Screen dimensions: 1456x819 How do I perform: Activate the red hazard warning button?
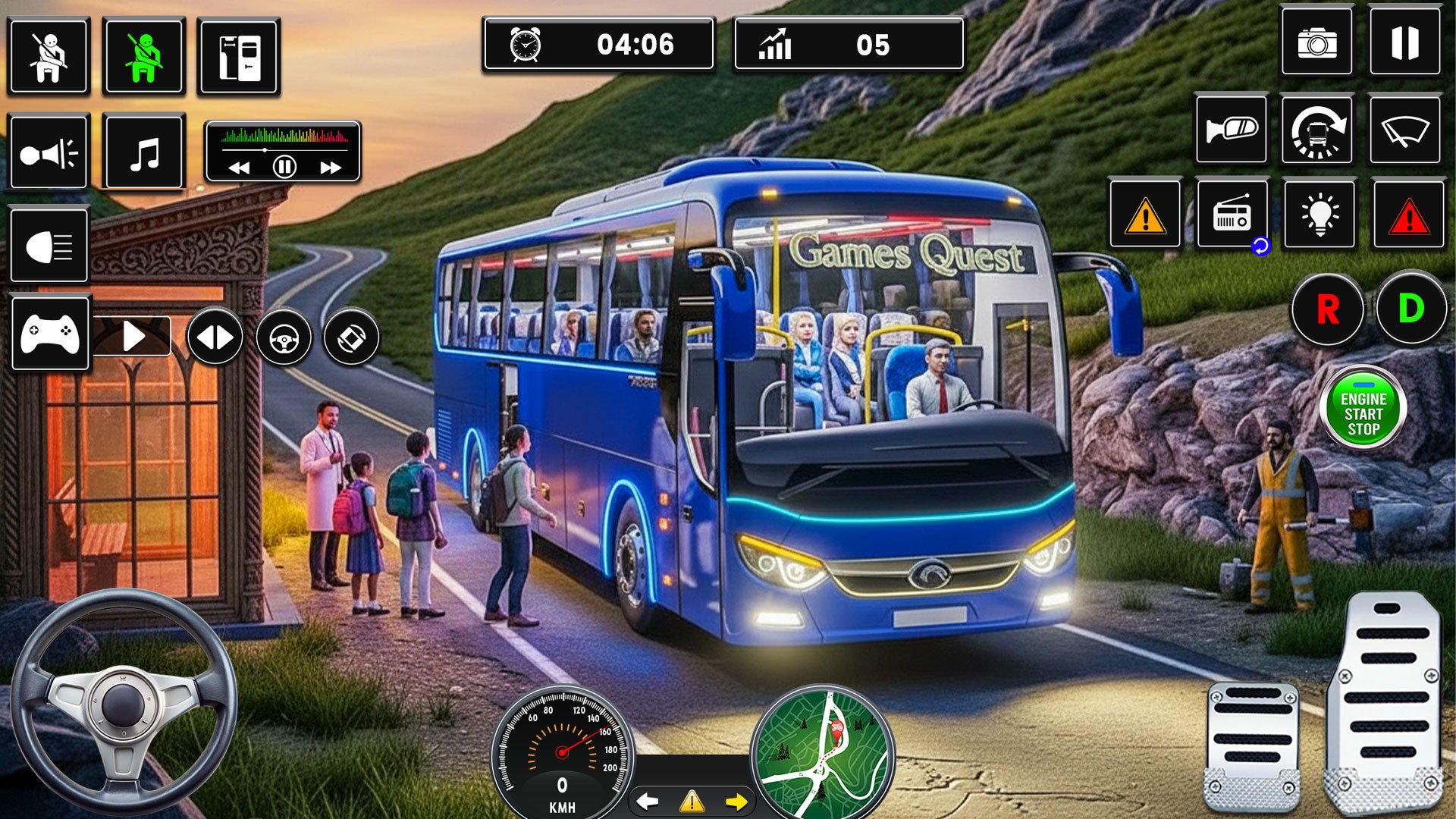click(x=1409, y=215)
